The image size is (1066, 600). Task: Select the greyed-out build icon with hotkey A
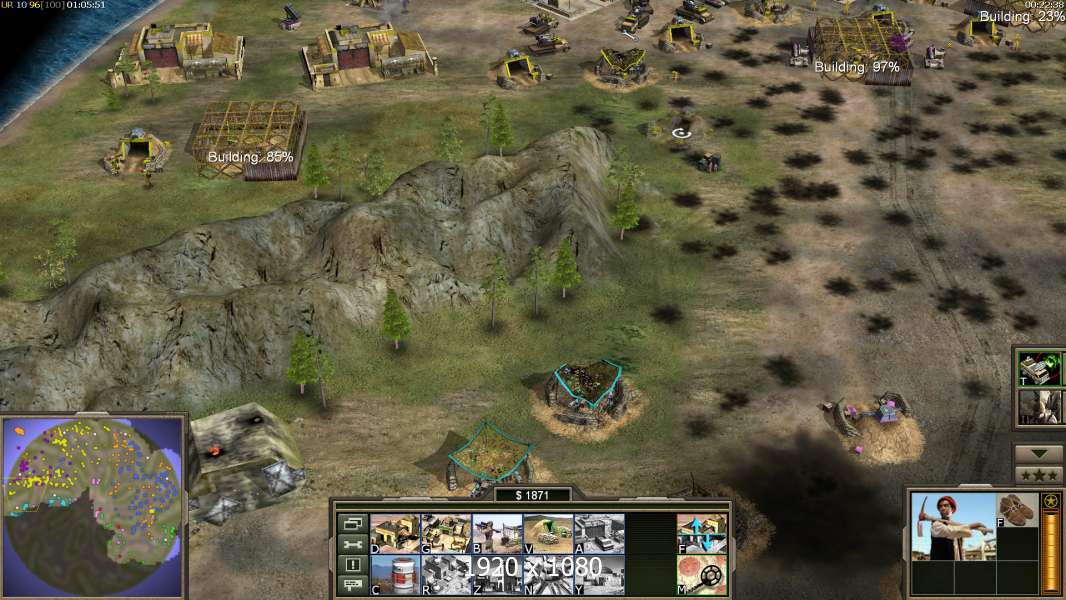(x=599, y=533)
